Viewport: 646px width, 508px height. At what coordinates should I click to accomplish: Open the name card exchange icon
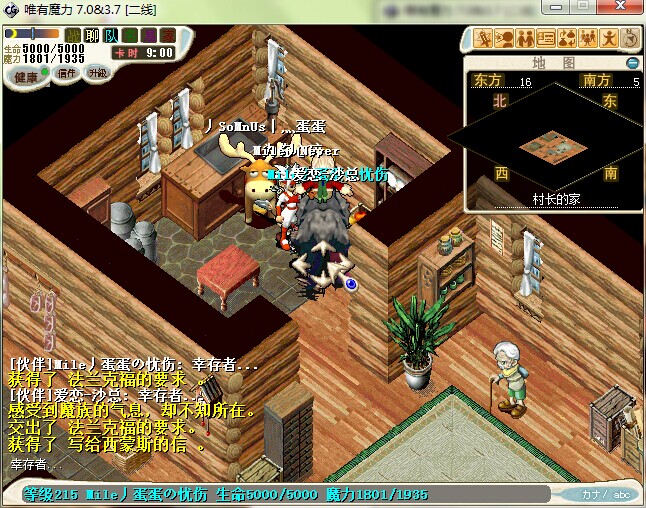pos(546,40)
